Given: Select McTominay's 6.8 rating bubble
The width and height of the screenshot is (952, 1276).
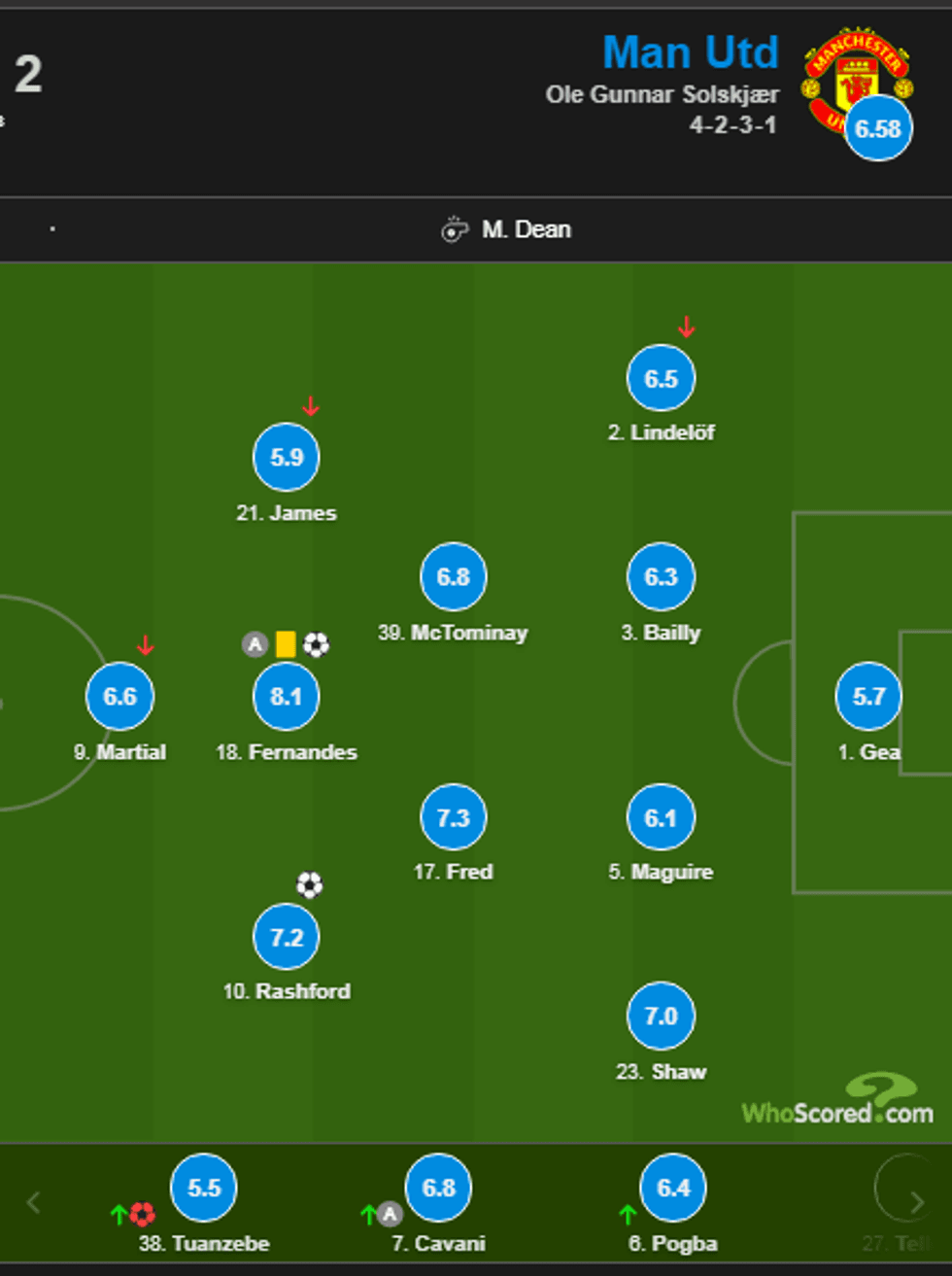Looking at the screenshot, I should pos(453,577).
